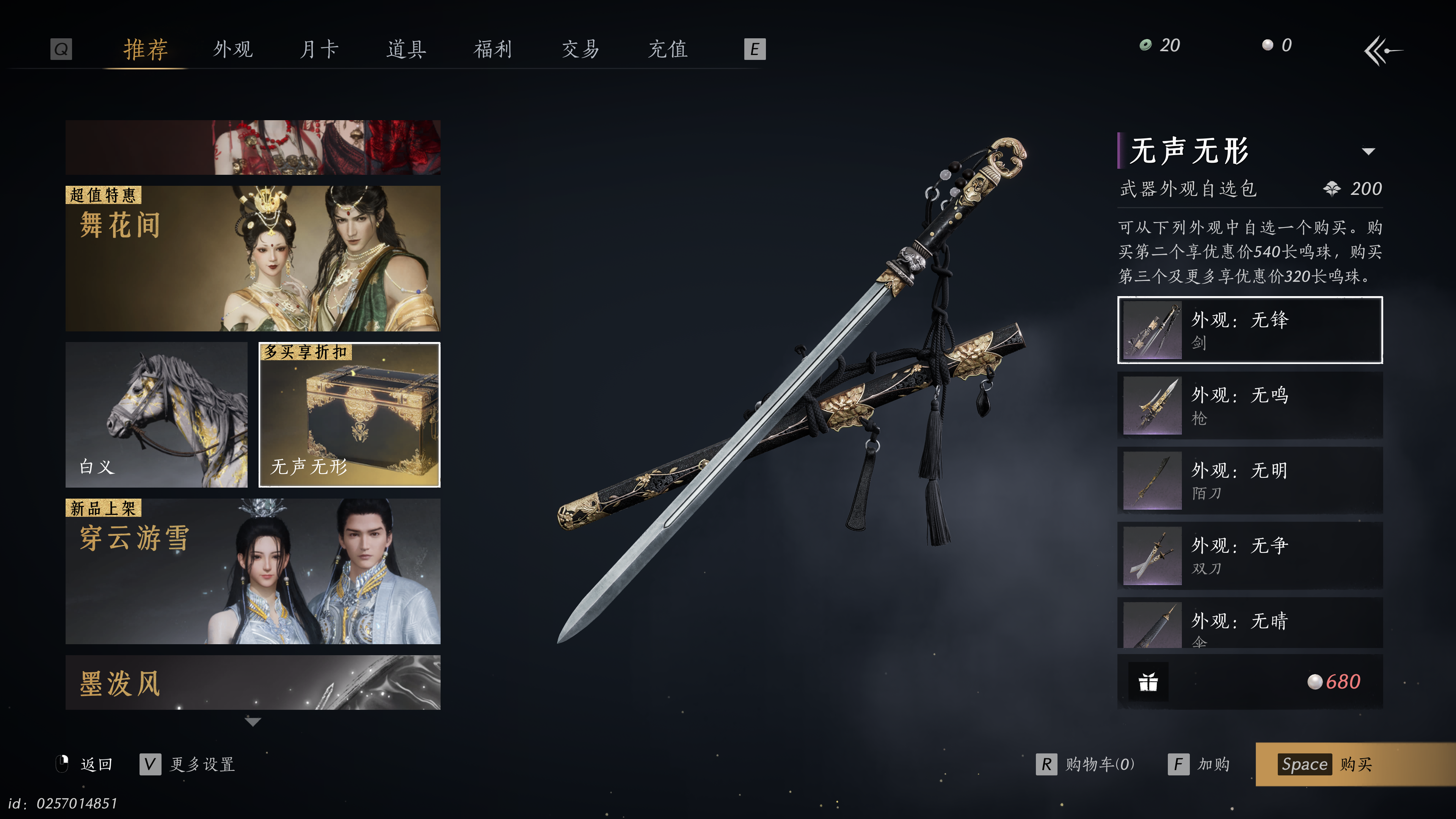The image size is (1456, 819).
Task: Click the back arrow at top right
Action: tap(1382, 51)
